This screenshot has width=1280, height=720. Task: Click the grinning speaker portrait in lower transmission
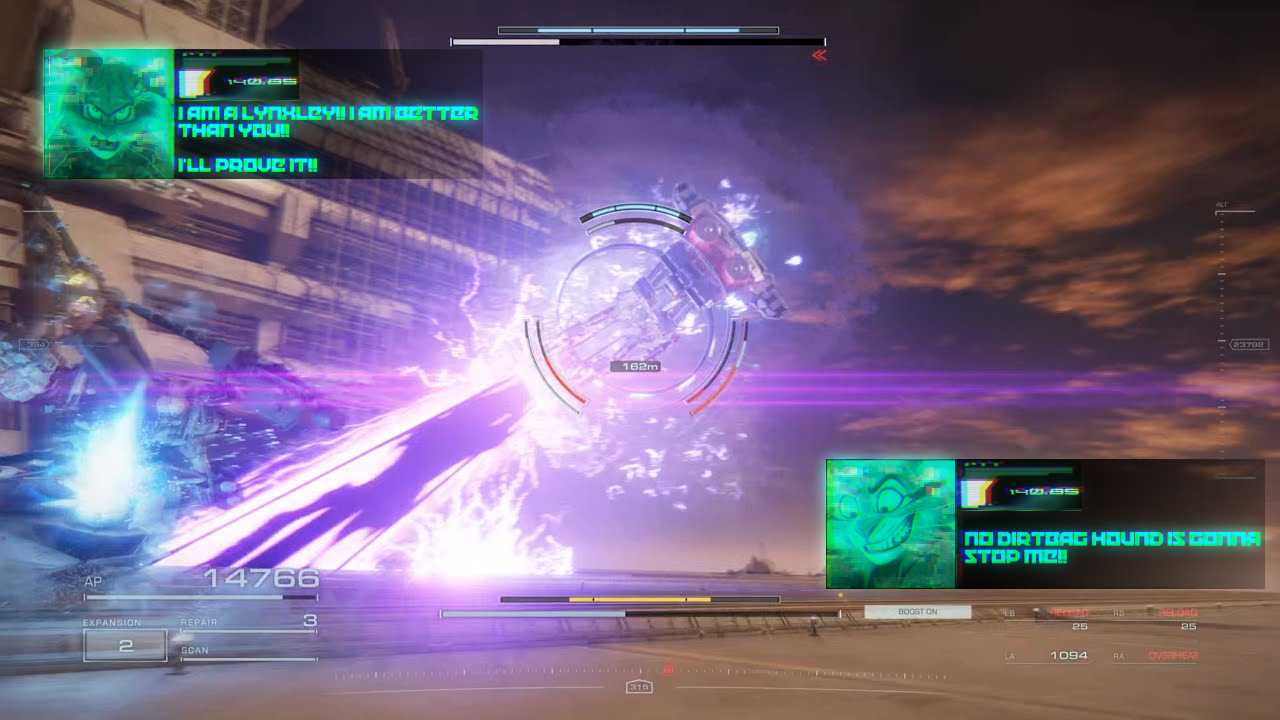891,524
